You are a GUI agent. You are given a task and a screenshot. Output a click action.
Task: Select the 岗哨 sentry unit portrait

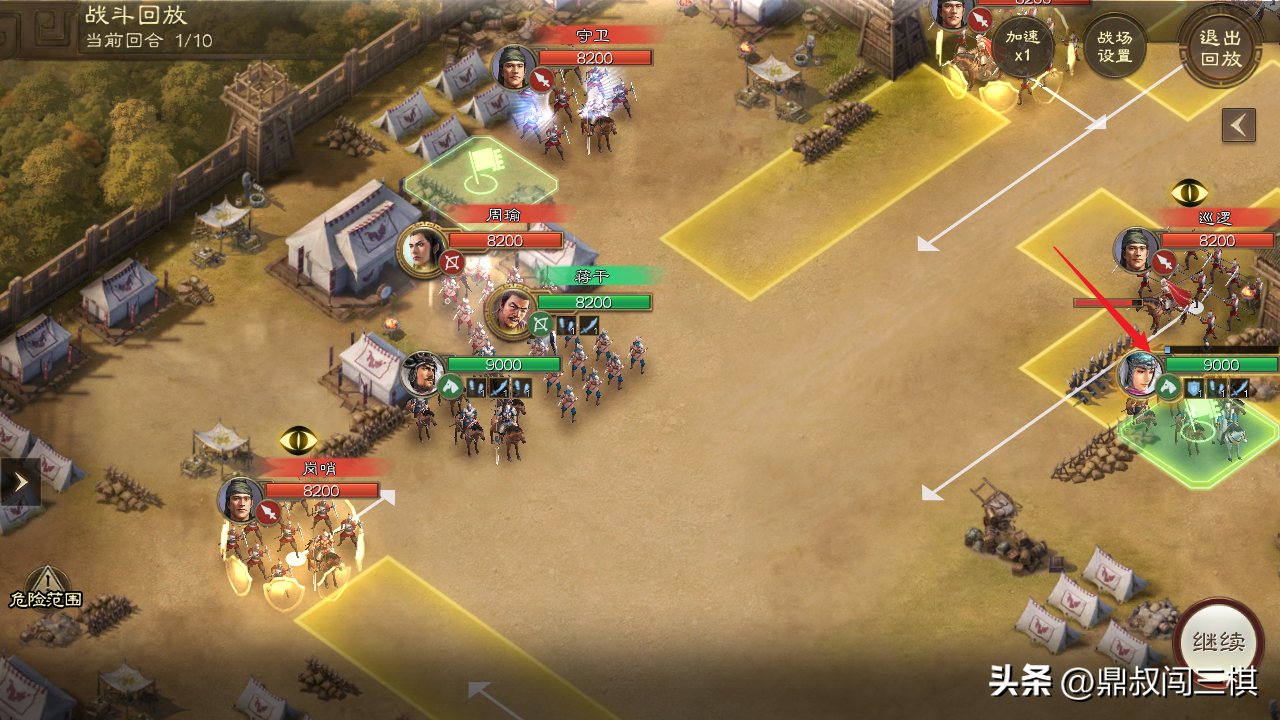[x=242, y=500]
